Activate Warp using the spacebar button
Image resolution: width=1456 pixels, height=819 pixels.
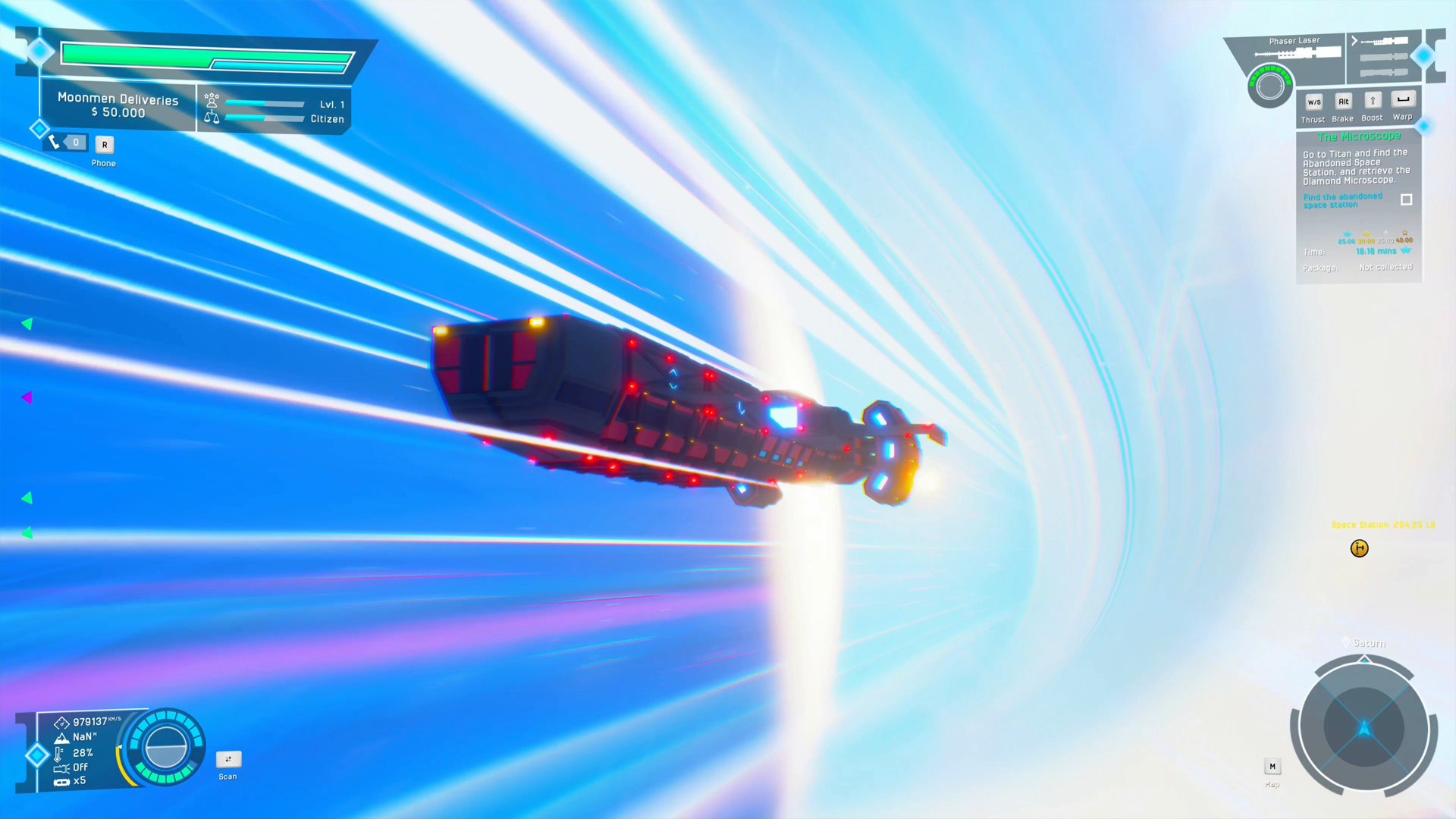[1403, 99]
